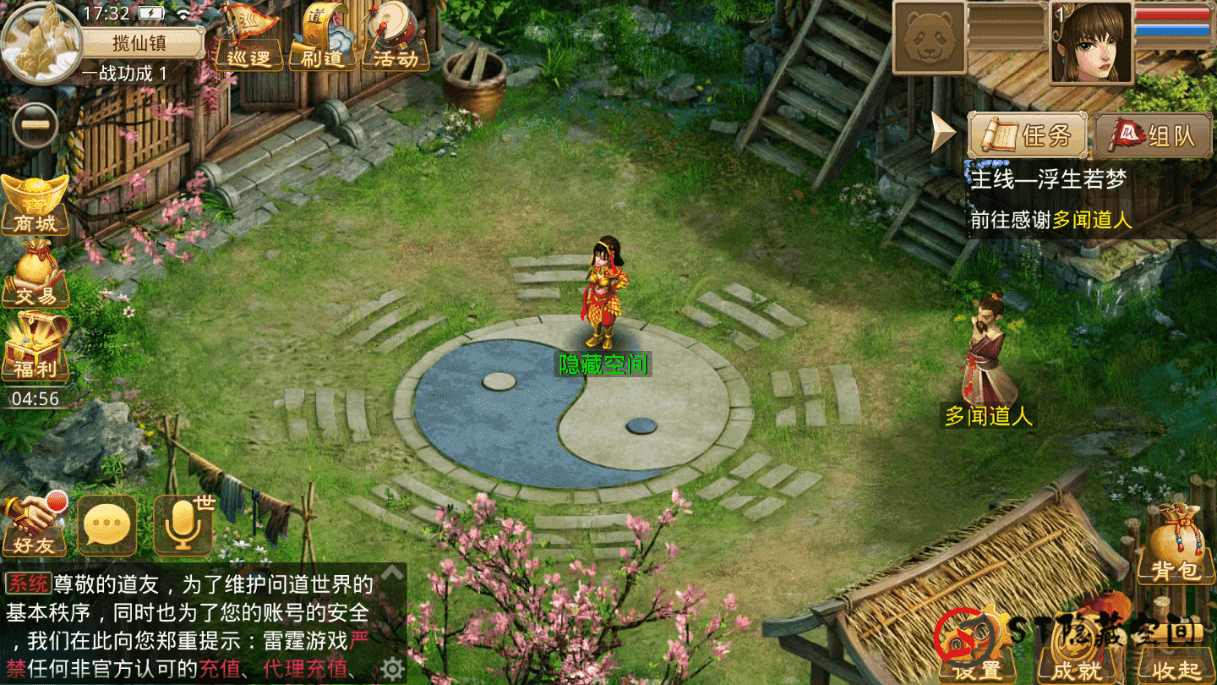Image resolution: width=1217 pixels, height=685 pixels.
Task: Expand the chat box with the up arrow
Action: pyautogui.click(x=392, y=574)
